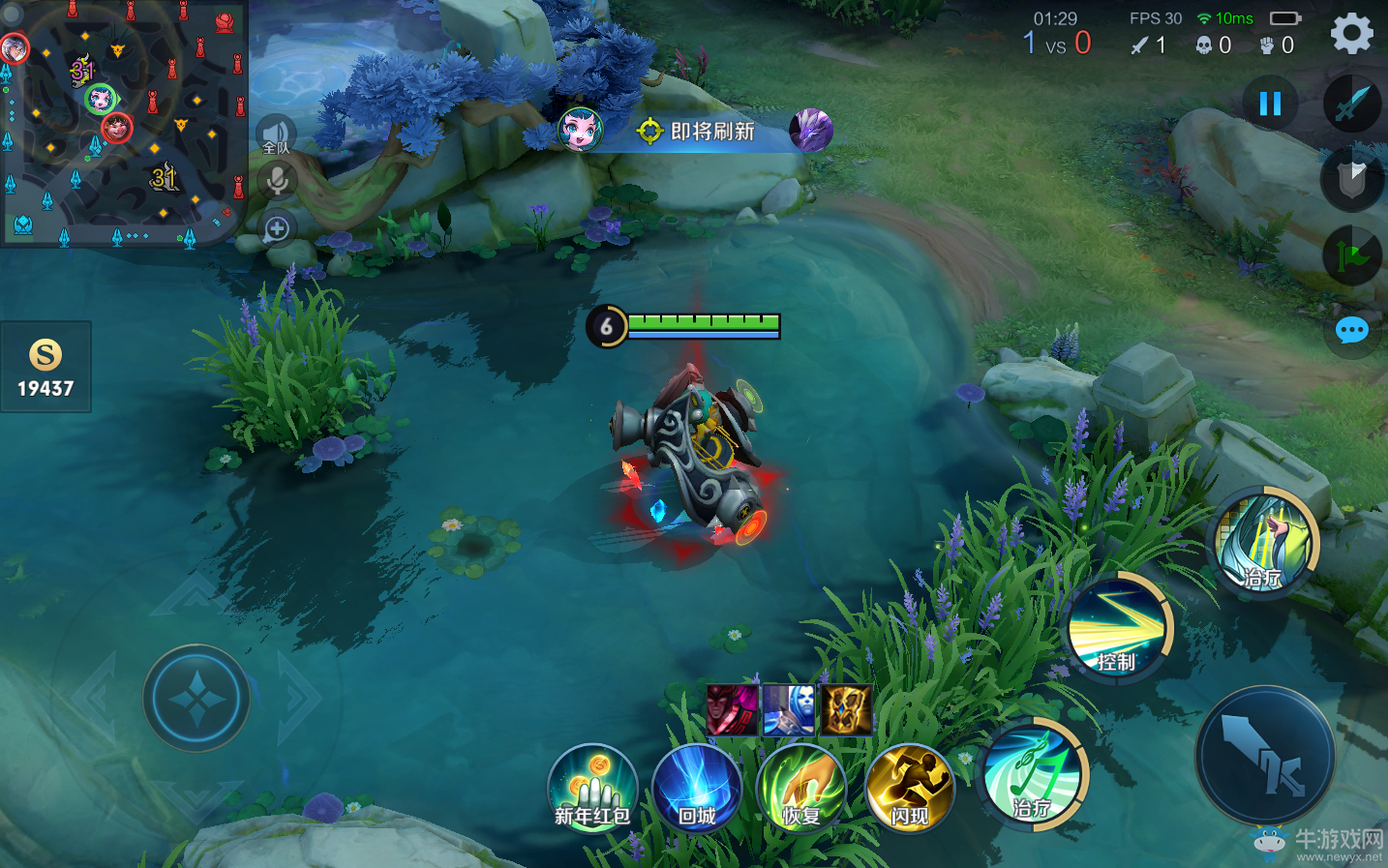The width and height of the screenshot is (1388, 868).
Task: Toggle the 全队 team speaker icon
Action: tap(276, 135)
